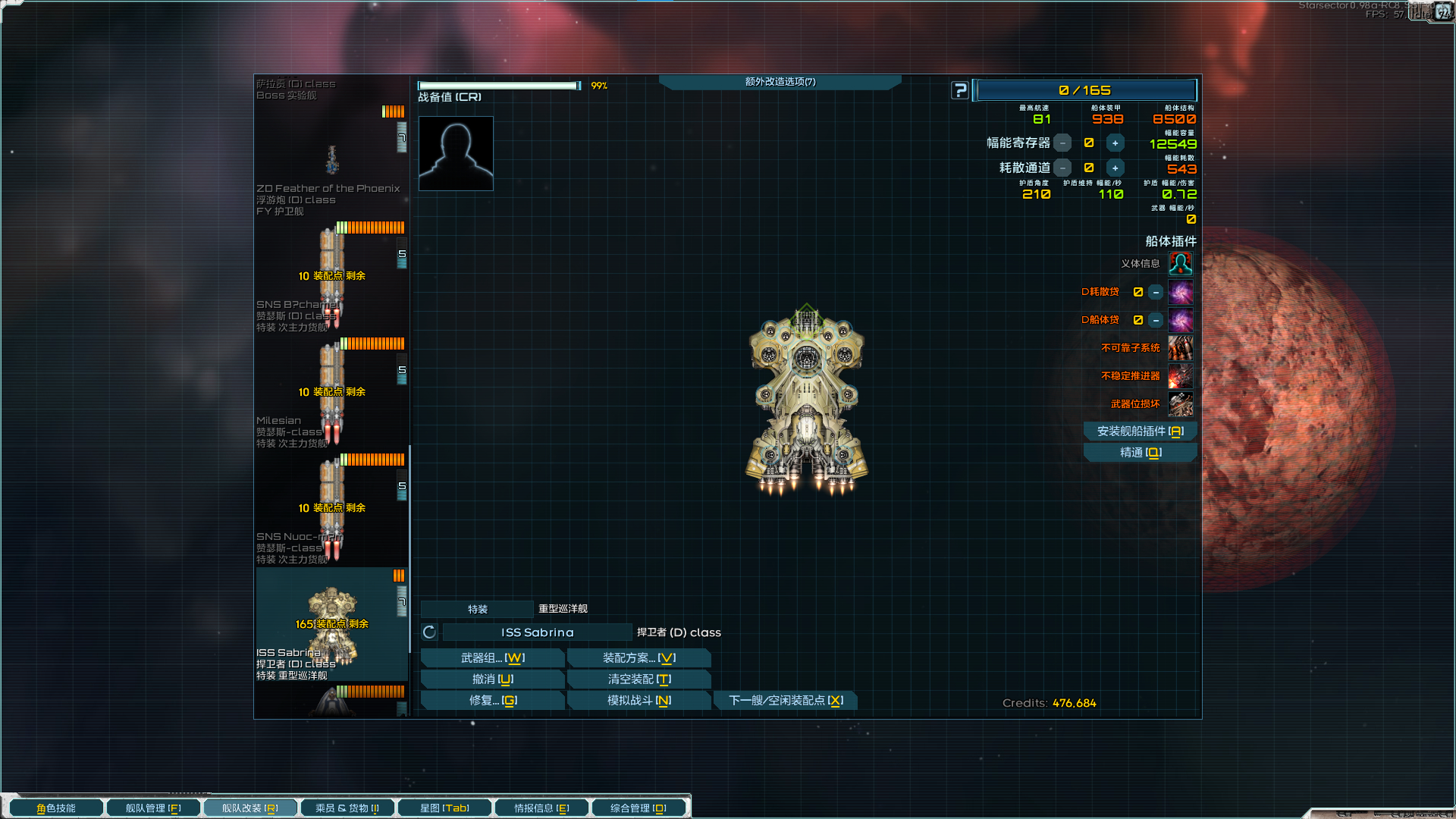This screenshot has width=1456, height=819.
Task: Select the Milesian freighter in fleet list
Action: 331,394
